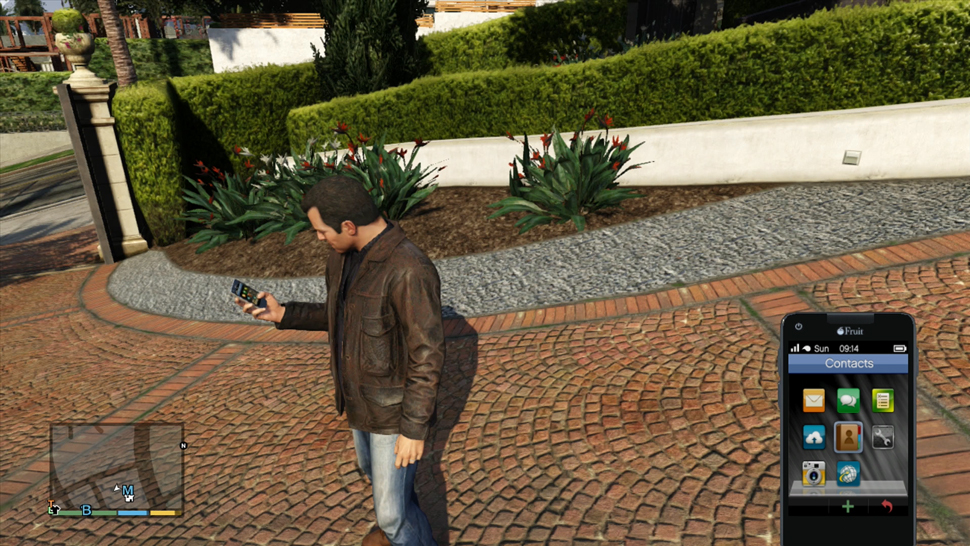Screen dimensions: 970x546
Task: Tap the red back arrow soft key
Action: [886, 507]
